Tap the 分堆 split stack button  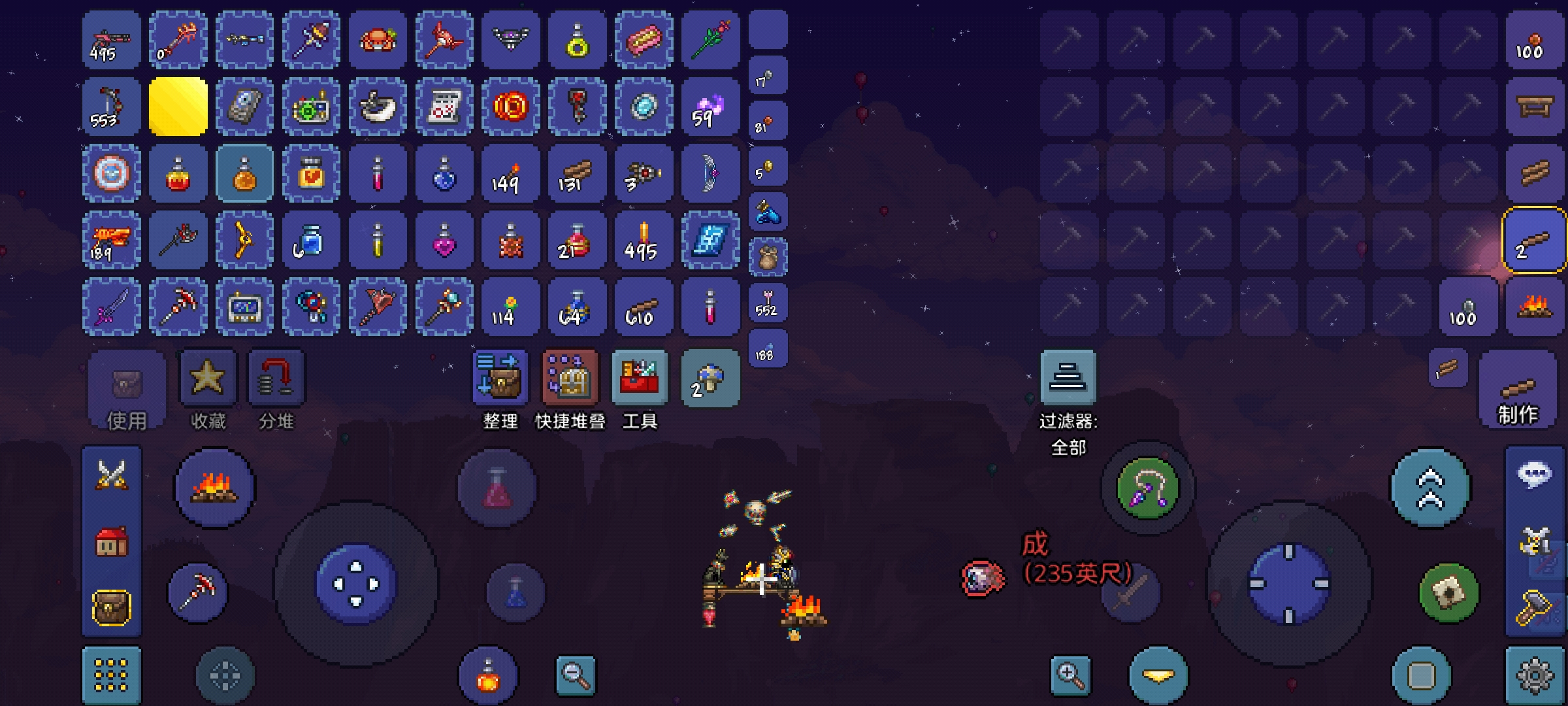pos(276,378)
